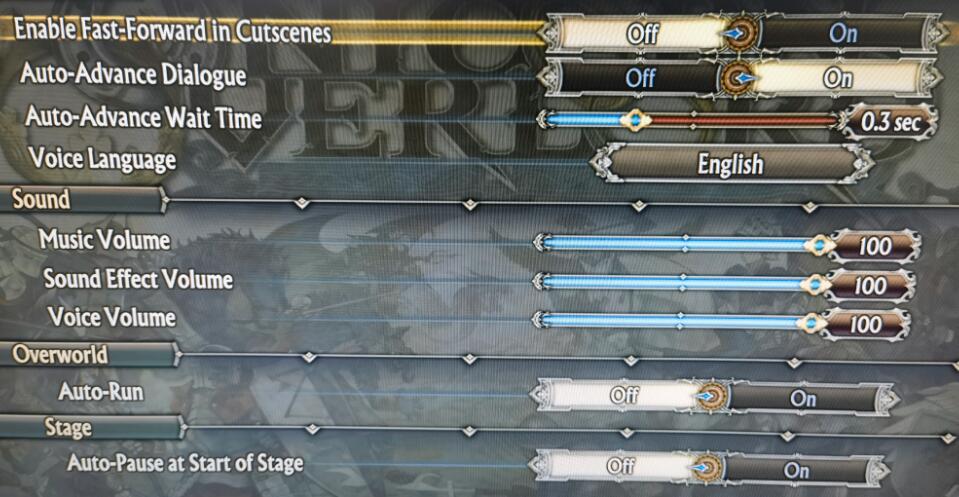Select the Enable Fast-Forward in Cutscenes row label
Viewport: 959px width, 497px height.
[173, 32]
